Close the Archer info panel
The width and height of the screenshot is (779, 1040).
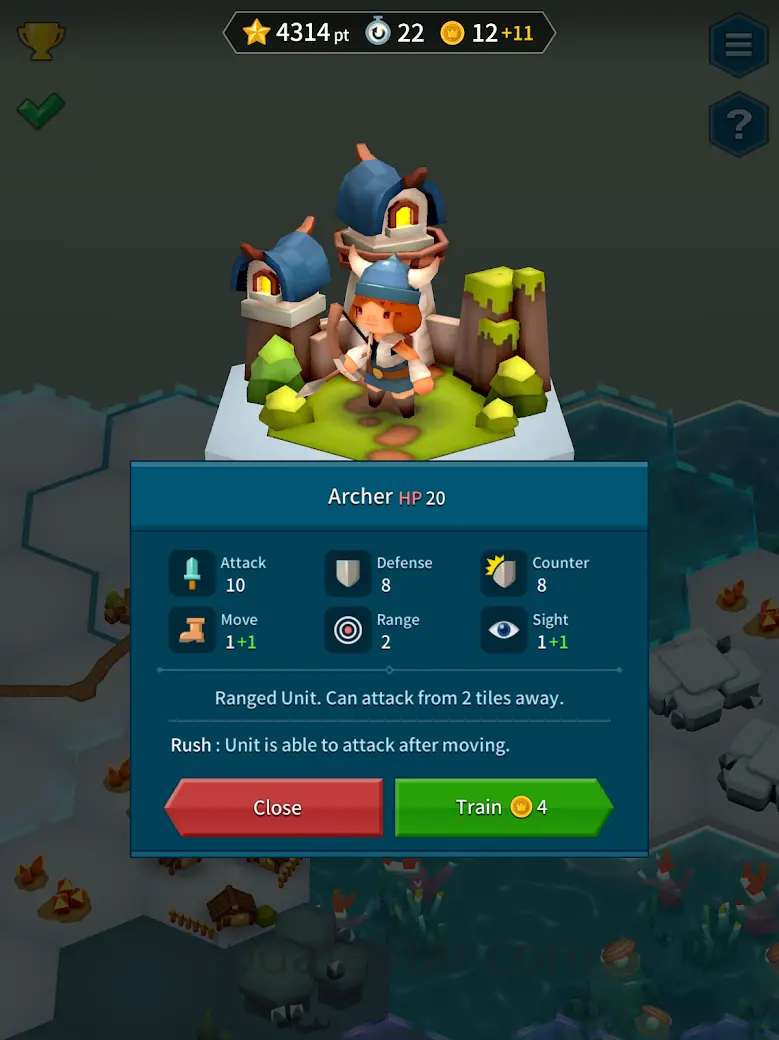click(x=275, y=807)
